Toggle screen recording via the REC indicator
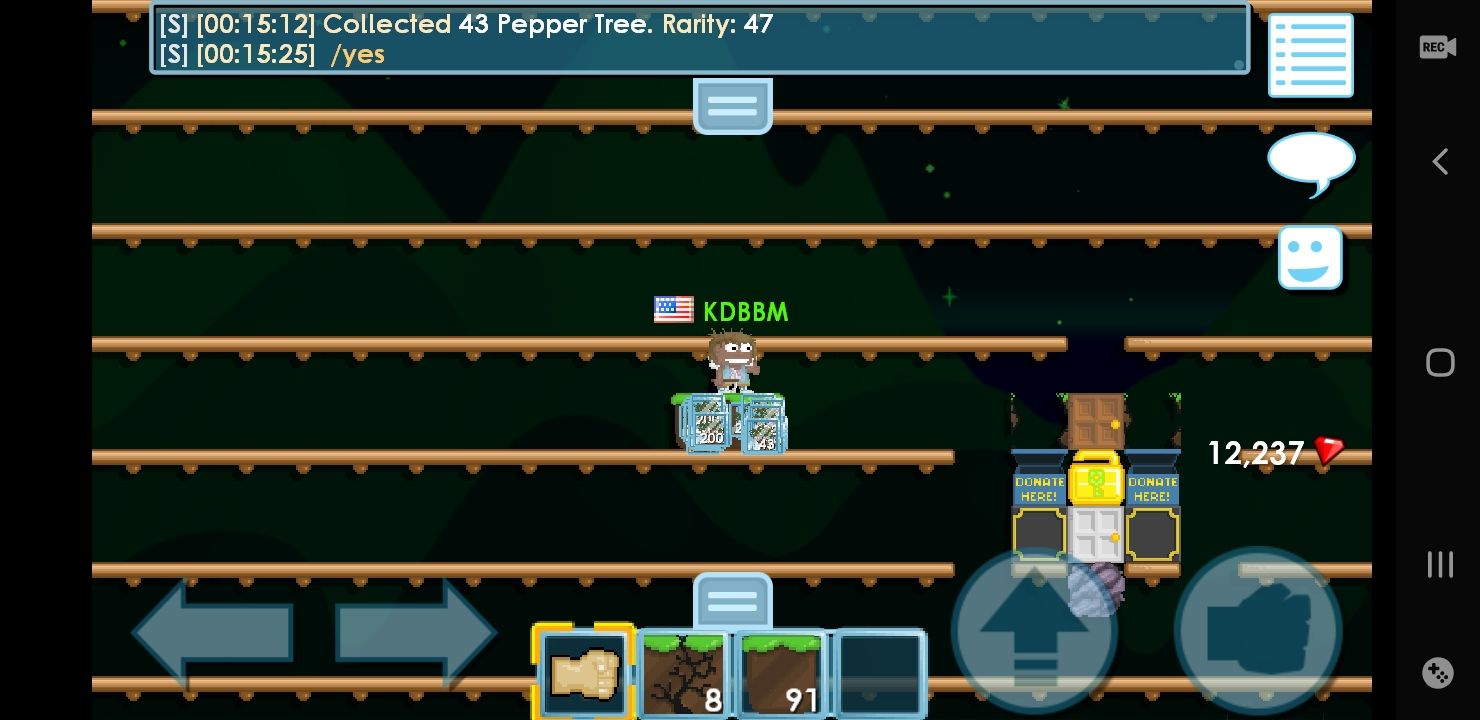Screen dimensions: 1480x720 [x=1437, y=46]
